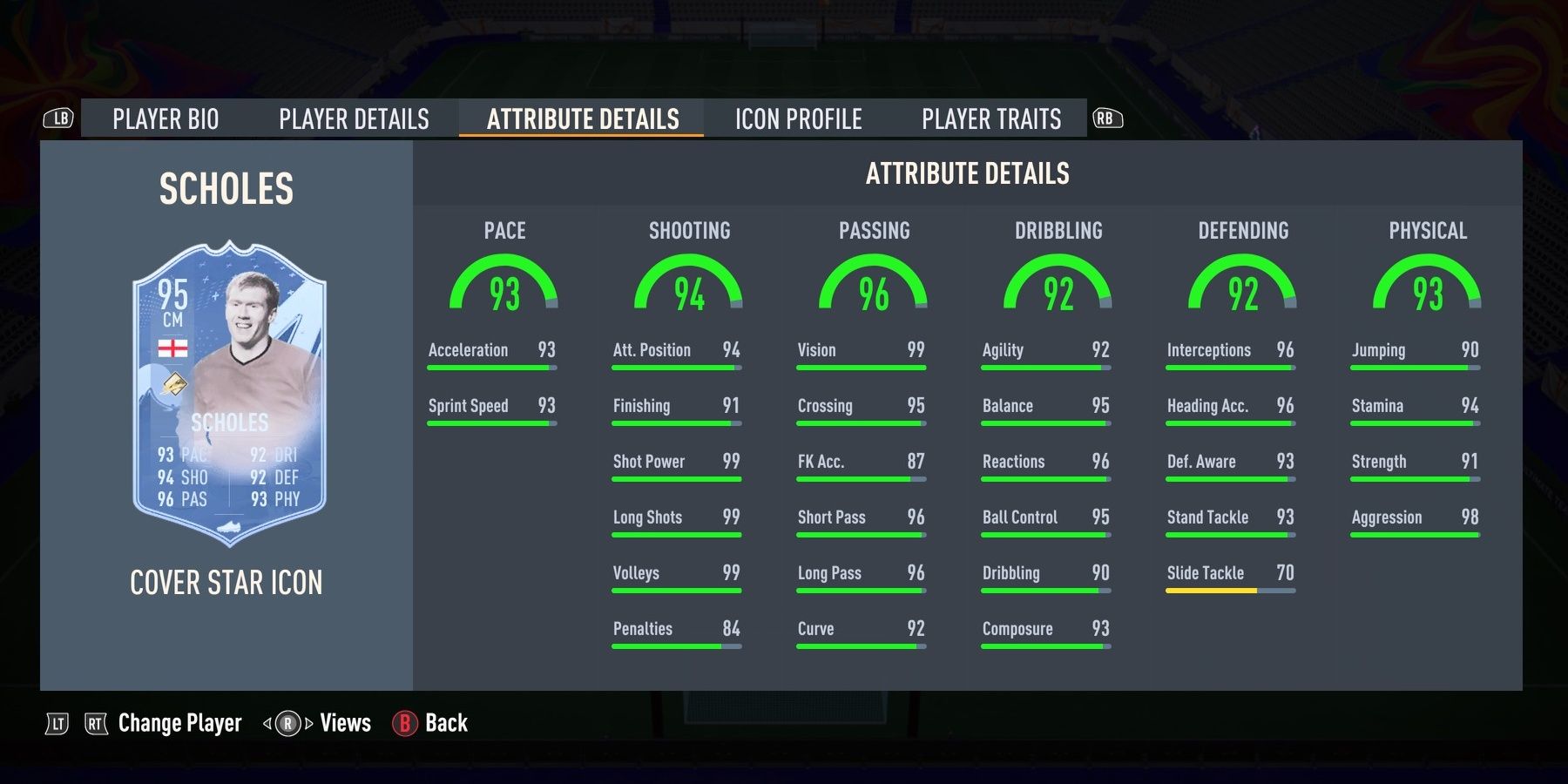Screen dimensions: 1568x784
Task: Click the RT trigger icon in bottom bar
Action: point(96,723)
